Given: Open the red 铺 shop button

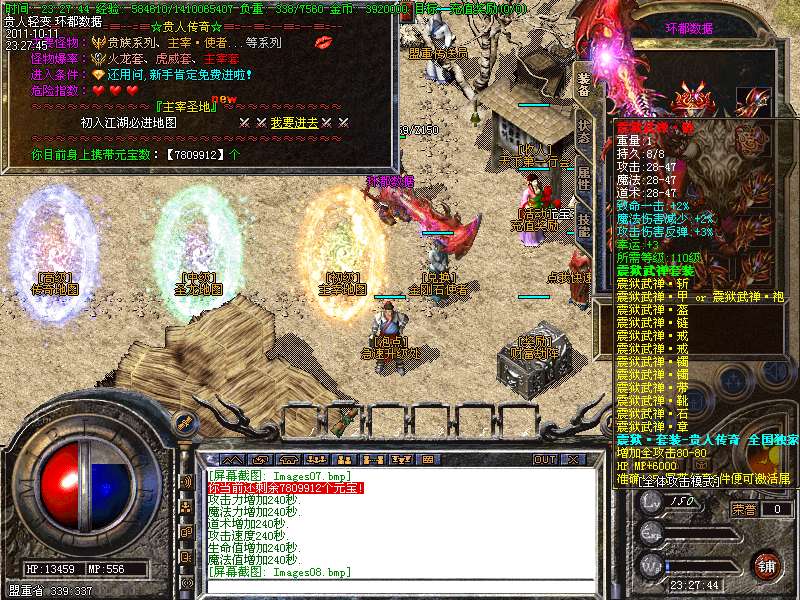Looking at the screenshot, I should coord(765,565).
